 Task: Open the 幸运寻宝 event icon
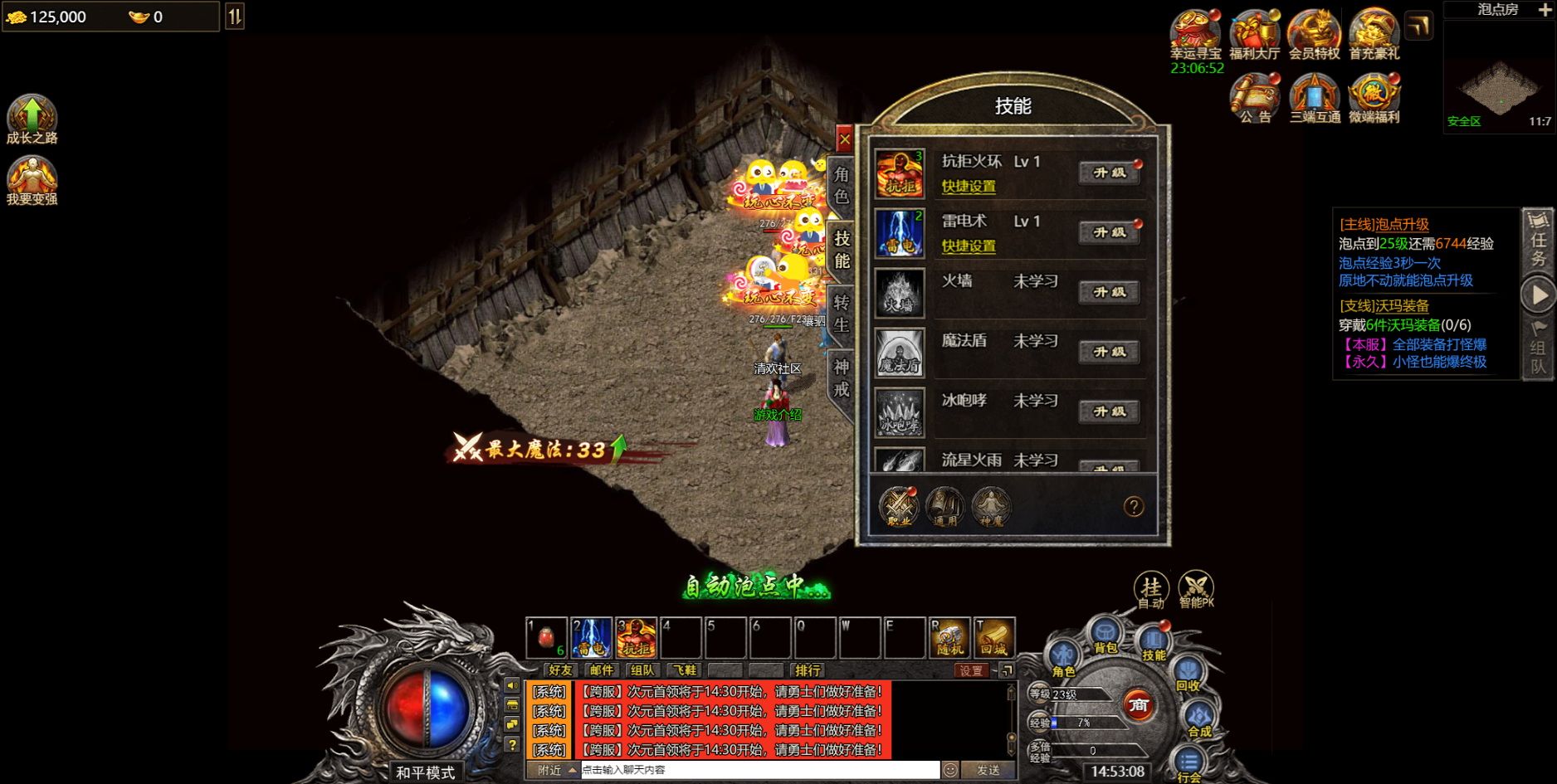[1195, 35]
